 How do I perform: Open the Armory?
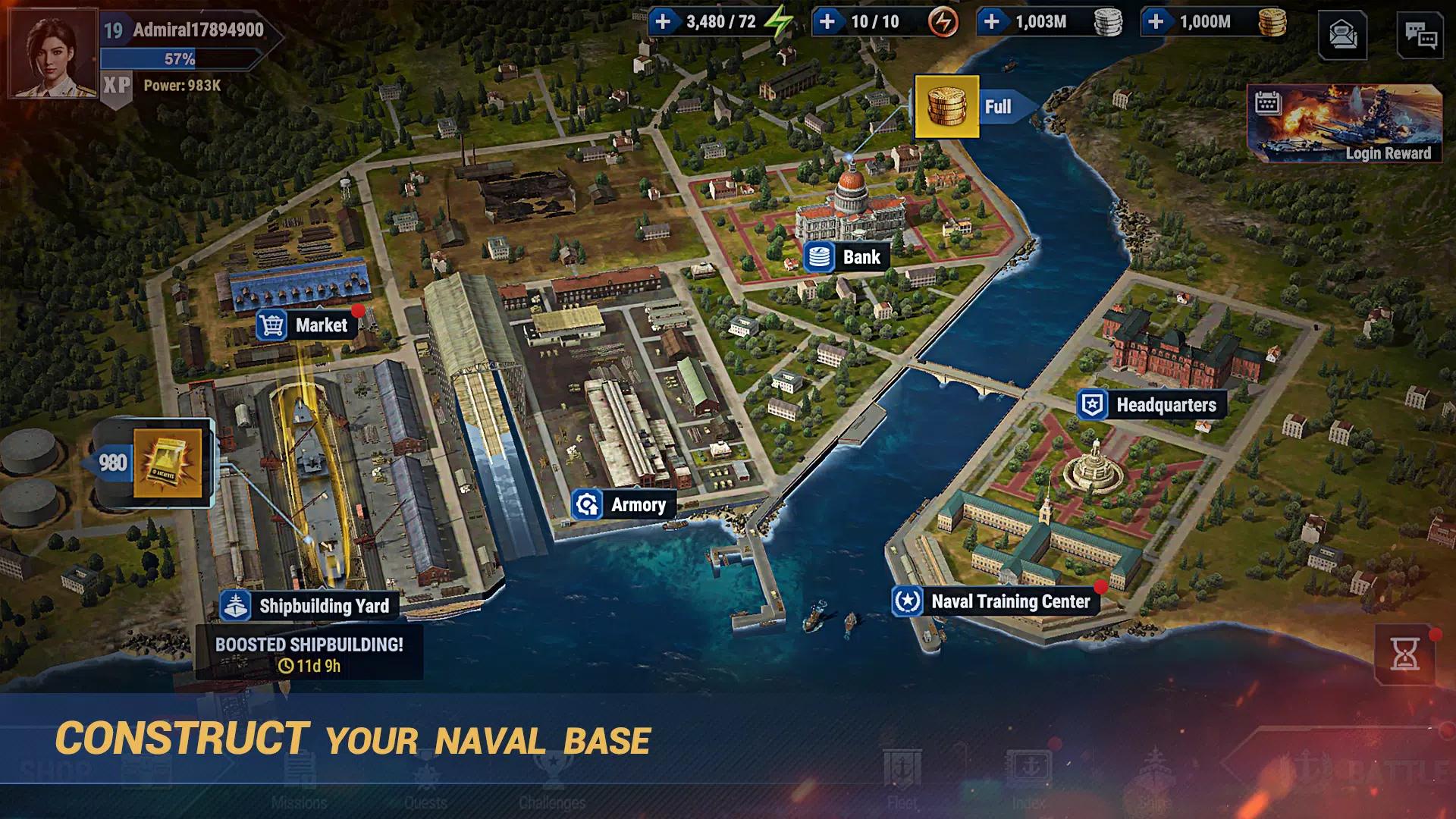[x=623, y=505]
